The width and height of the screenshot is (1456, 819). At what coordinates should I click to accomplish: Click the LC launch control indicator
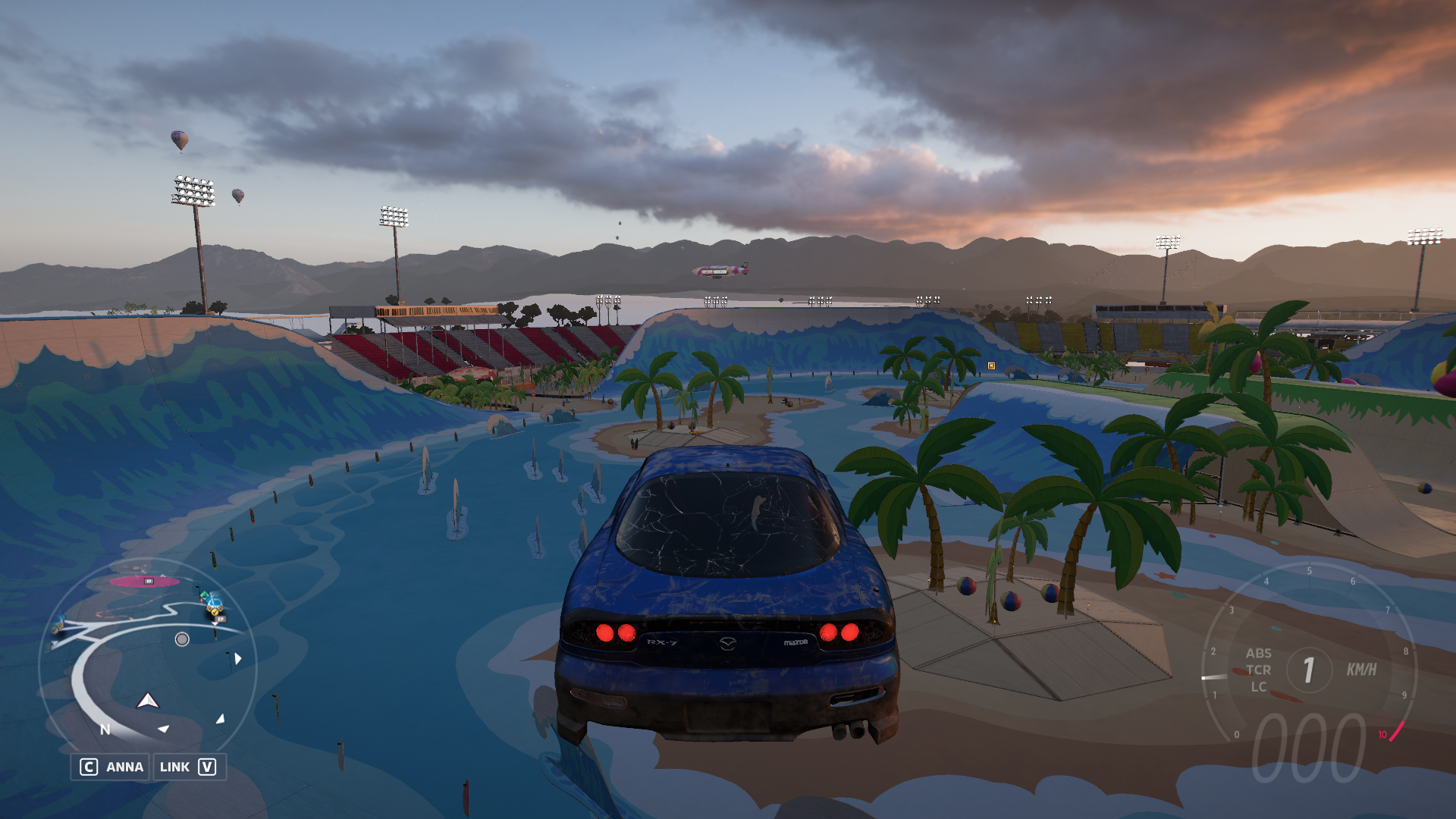[1258, 687]
